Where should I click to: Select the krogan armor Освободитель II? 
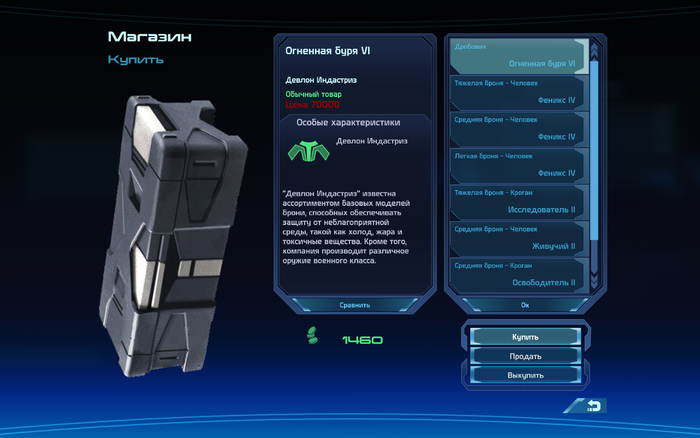click(x=517, y=275)
